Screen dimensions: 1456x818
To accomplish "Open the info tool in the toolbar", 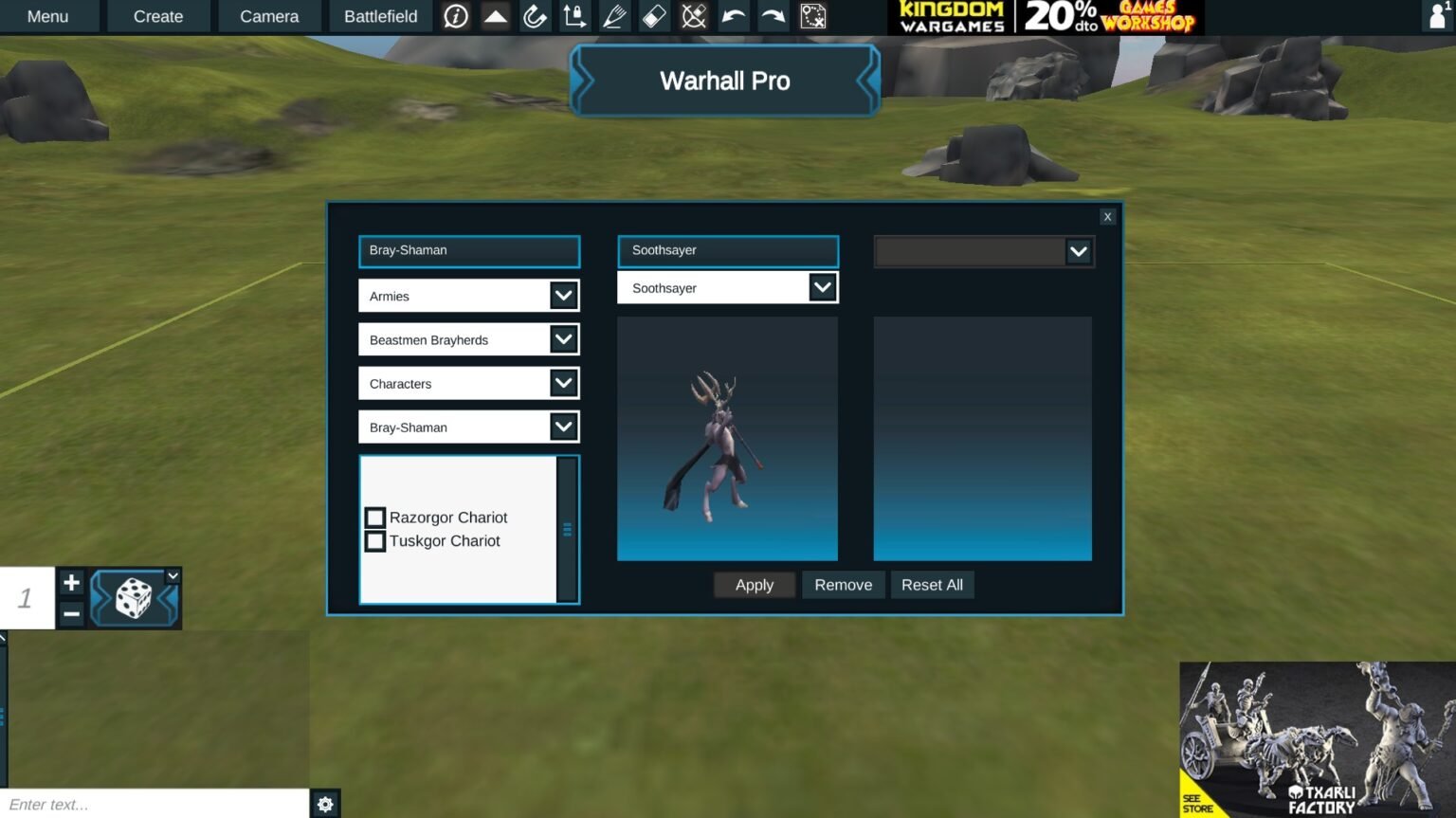I will pyautogui.click(x=455, y=16).
